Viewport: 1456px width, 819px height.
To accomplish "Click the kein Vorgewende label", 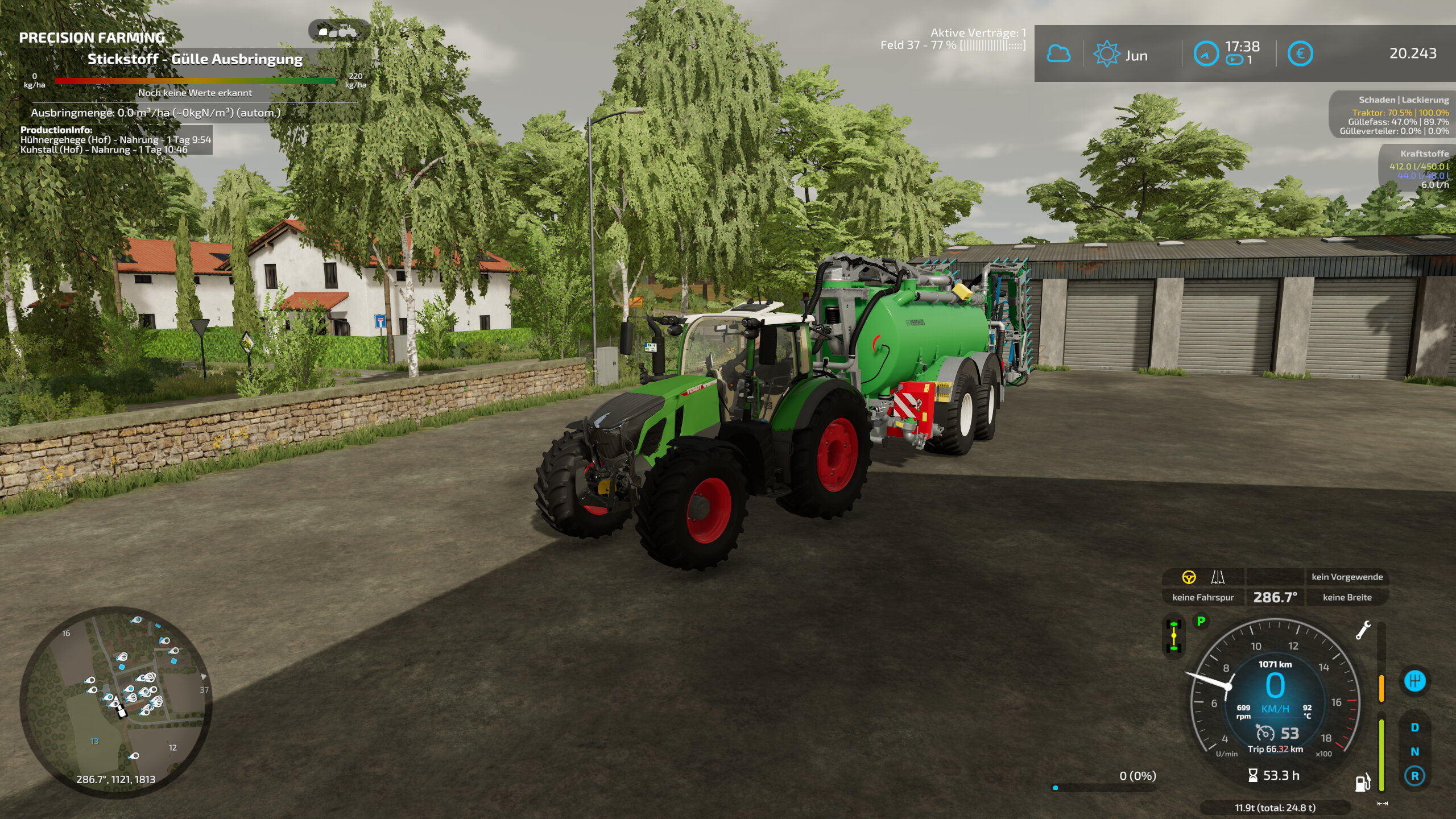I will 1347,577.
